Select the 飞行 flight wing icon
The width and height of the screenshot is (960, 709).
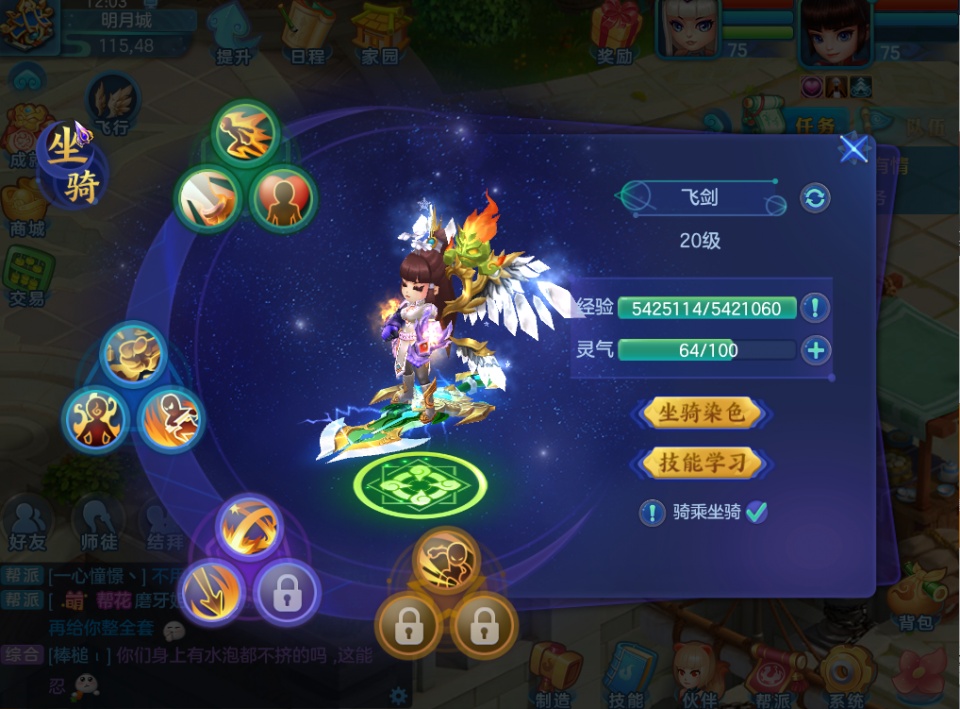point(111,103)
